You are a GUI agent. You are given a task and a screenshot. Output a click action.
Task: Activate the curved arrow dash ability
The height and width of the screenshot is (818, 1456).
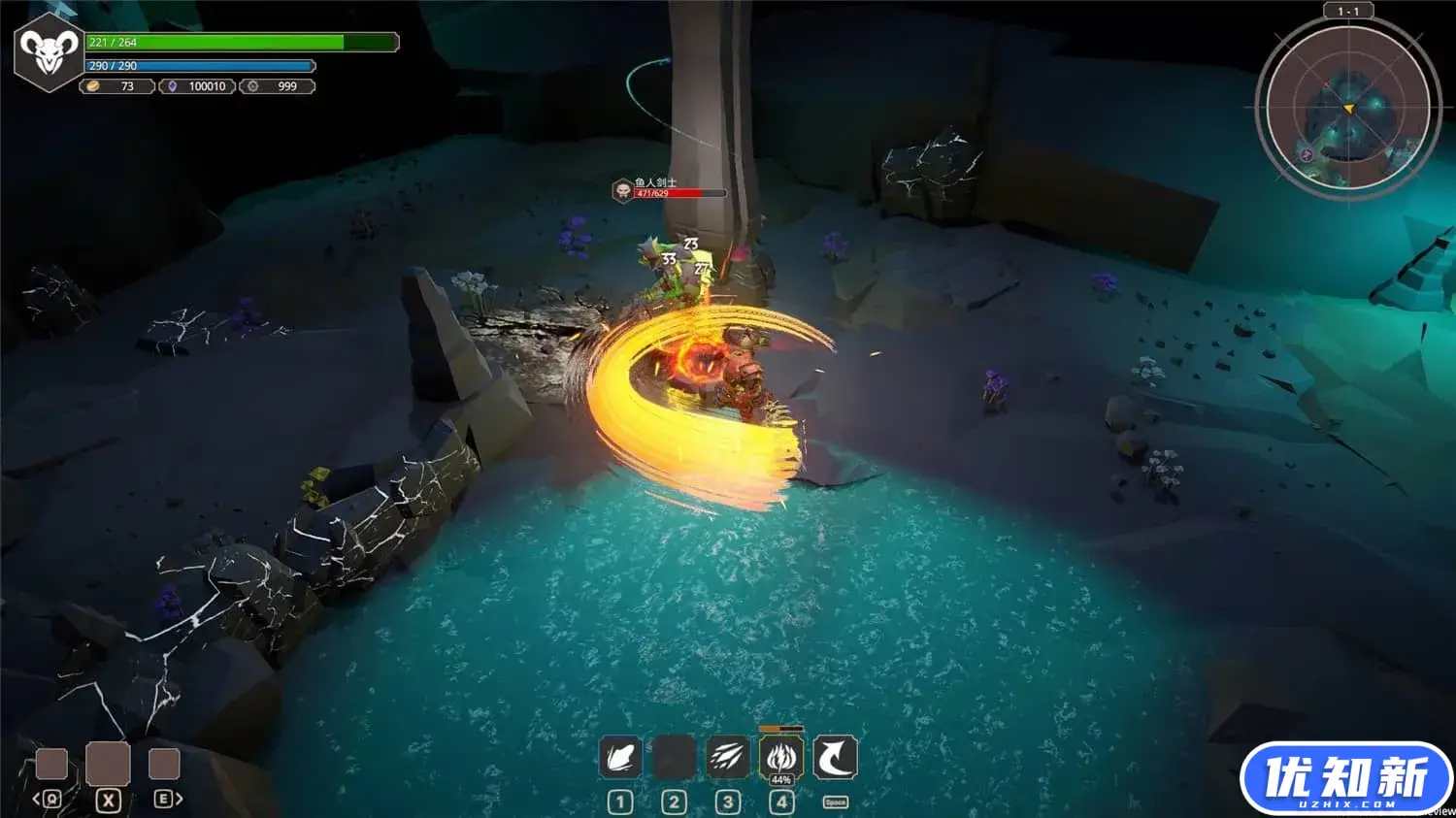point(835,758)
